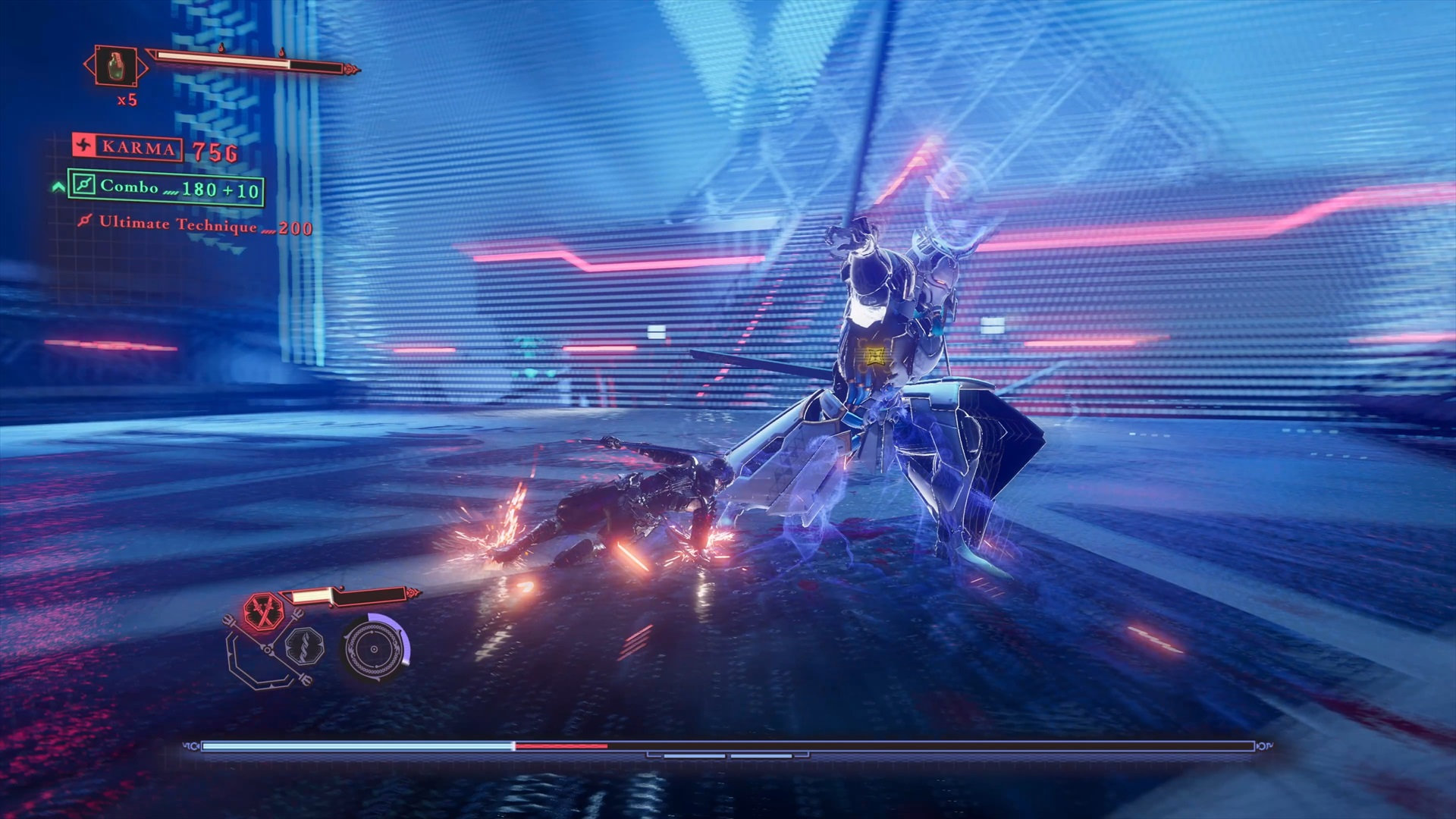Select the chain-link emblem below the weapon gauge
Image resolution: width=1456 pixels, height=819 pixels.
(x=306, y=646)
